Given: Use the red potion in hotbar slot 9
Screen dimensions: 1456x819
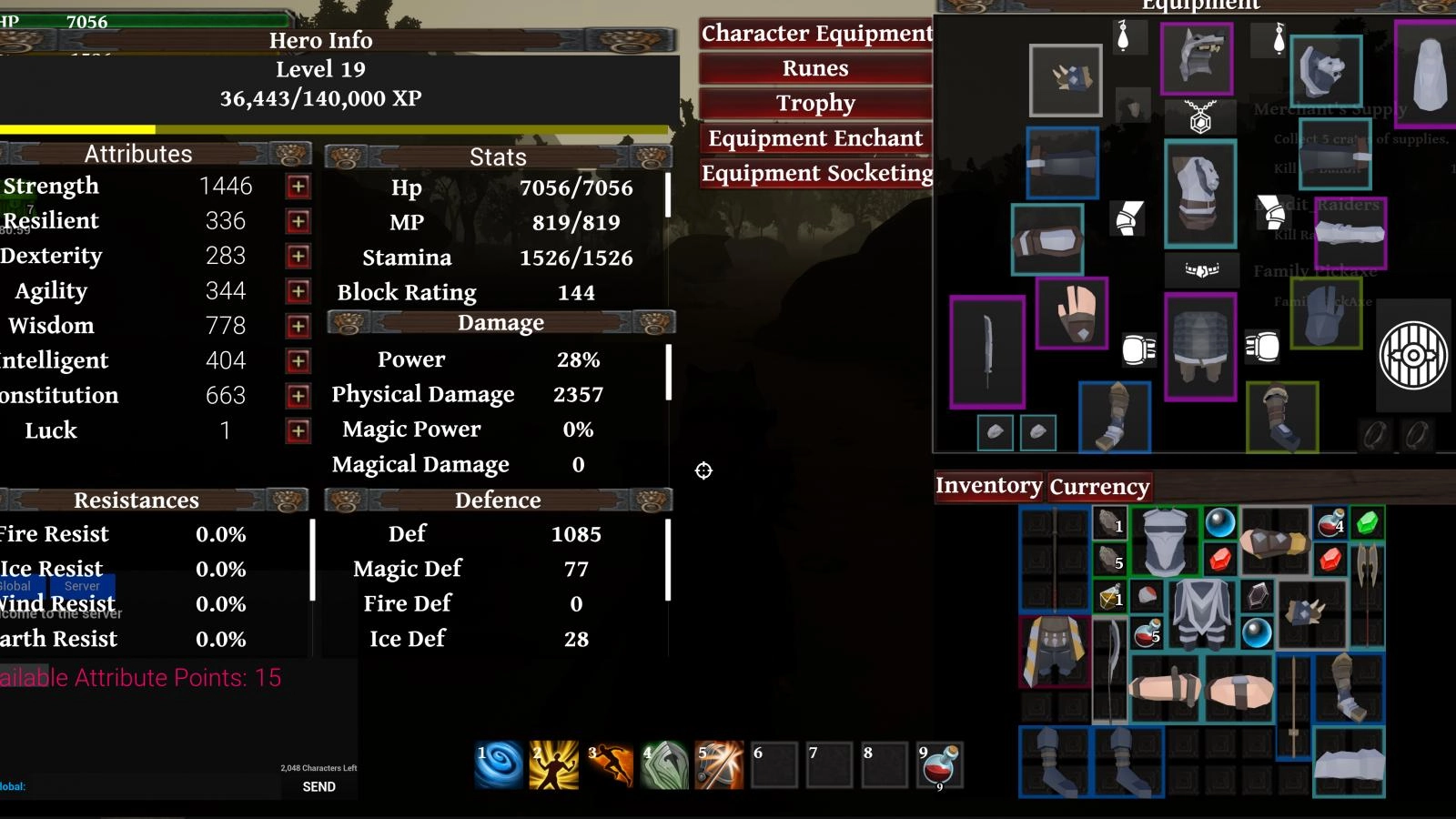Looking at the screenshot, I should tap(941, 764).
